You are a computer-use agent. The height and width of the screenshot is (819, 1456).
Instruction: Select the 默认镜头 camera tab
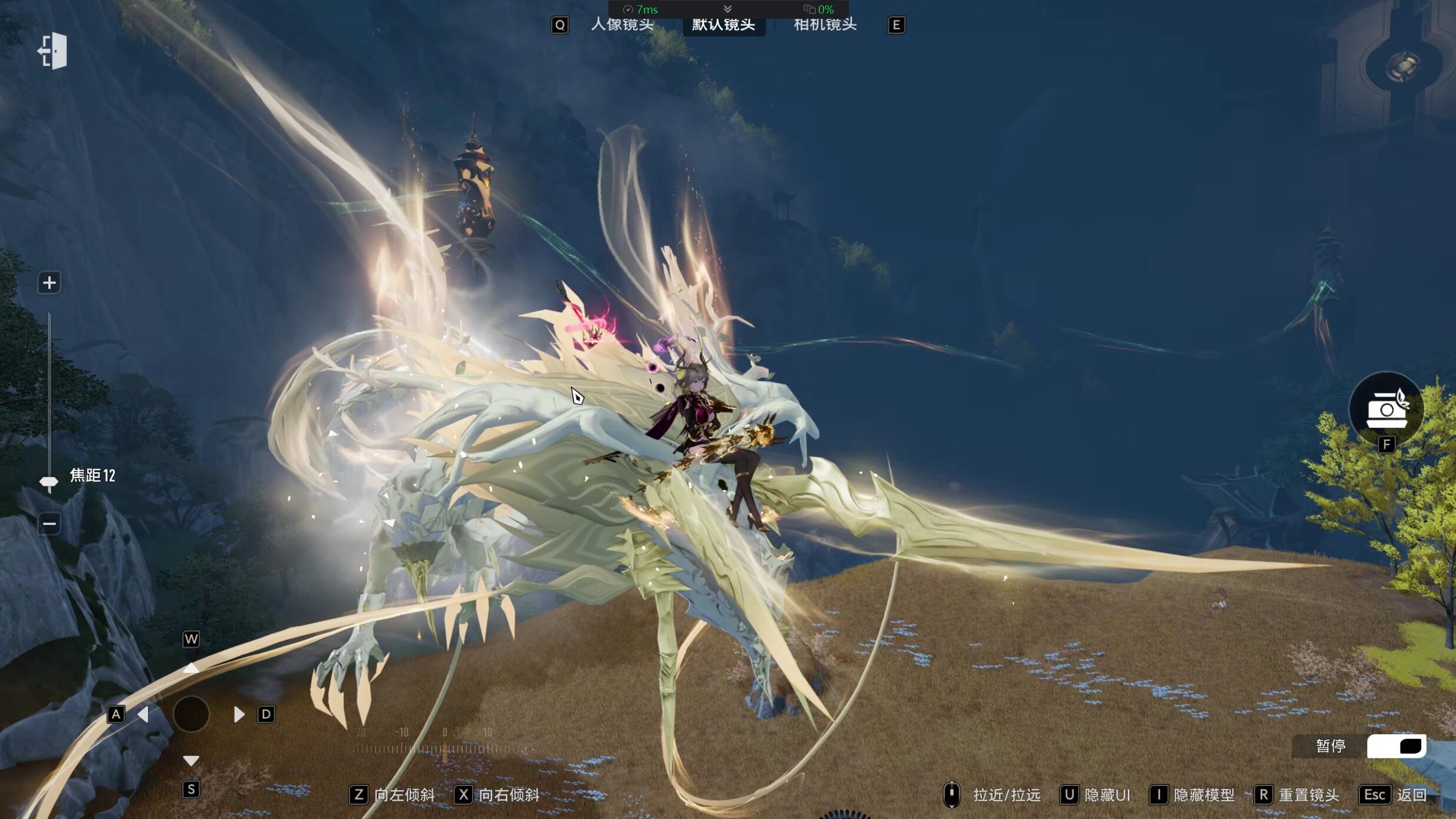pyautogui.click(x=723, y=25)
